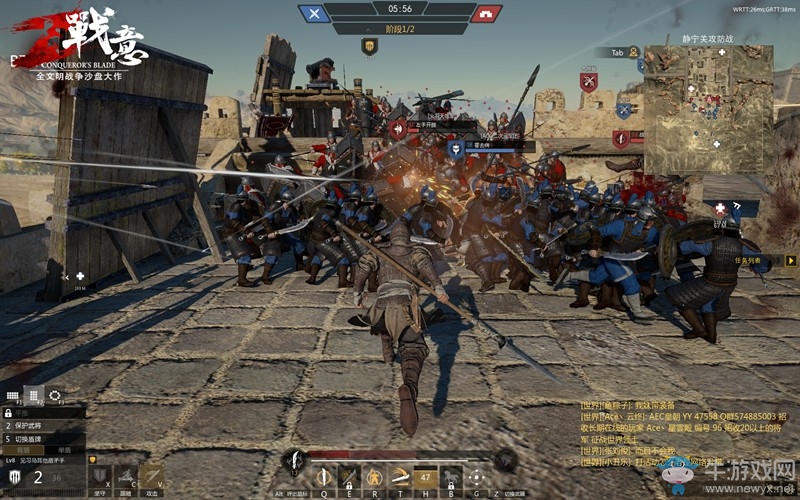Open the player list icon beside Tab
Image resolution: width=800 pixels, height=500 pixels.
point(634,52)
